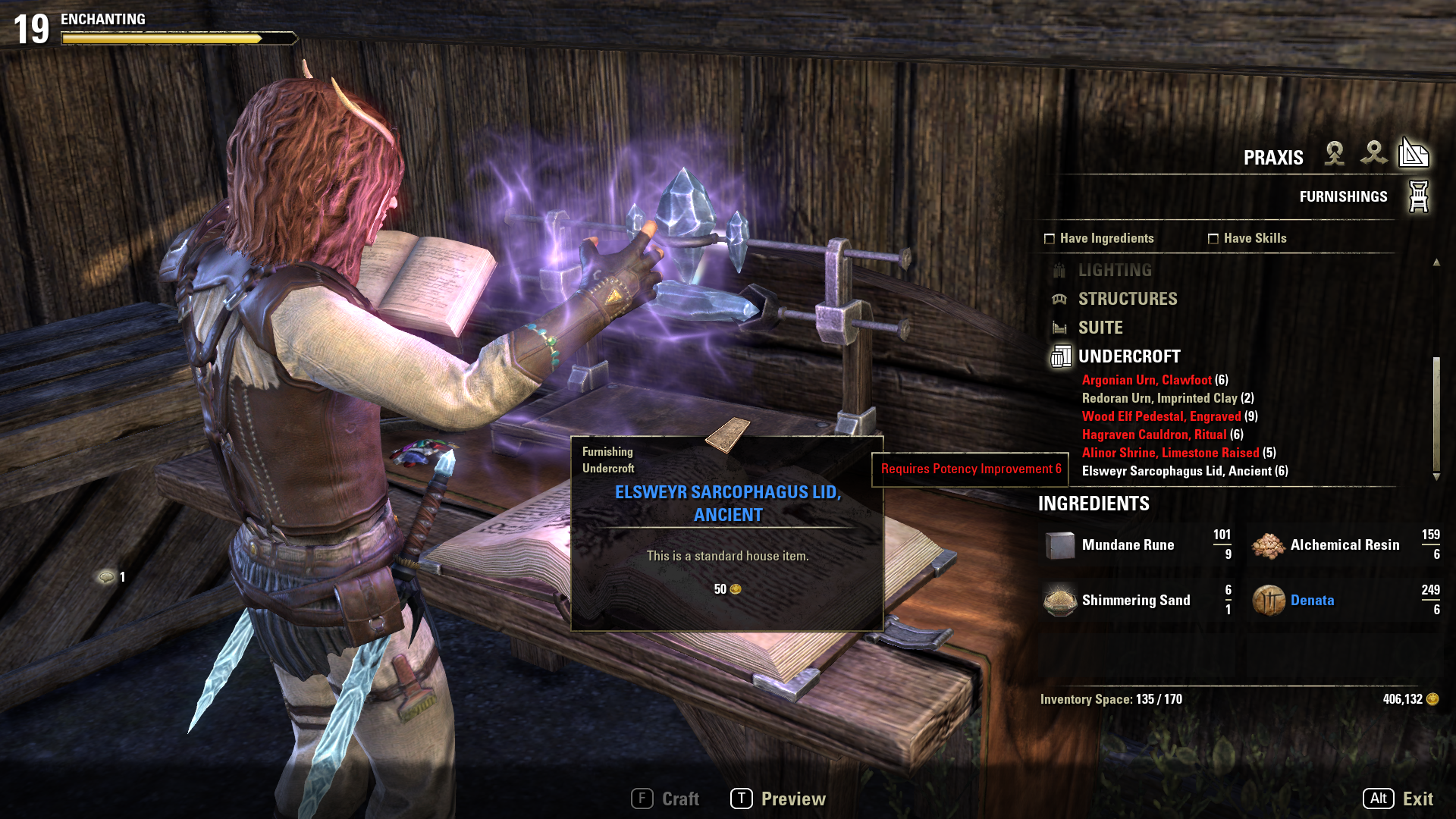1456x819 pixels.
Task: Switch to the first rune crafting tab
Action: point(1335,154)
